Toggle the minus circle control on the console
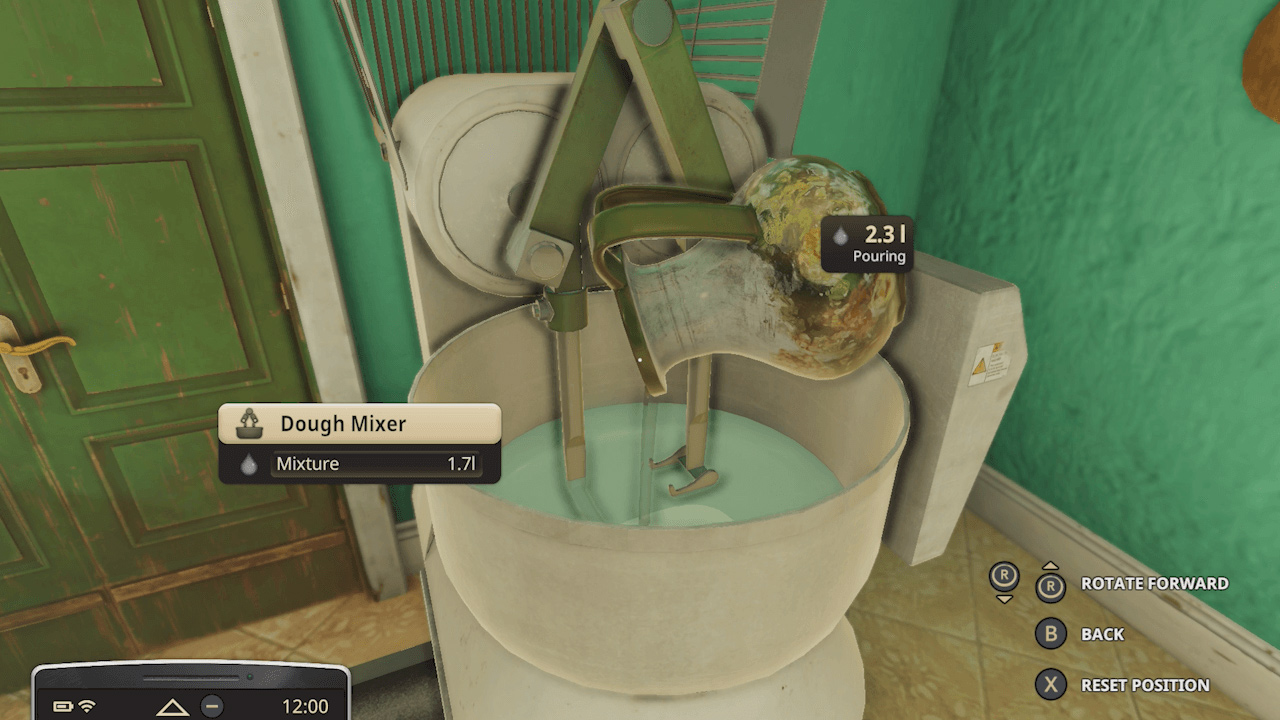 (212, 706)
